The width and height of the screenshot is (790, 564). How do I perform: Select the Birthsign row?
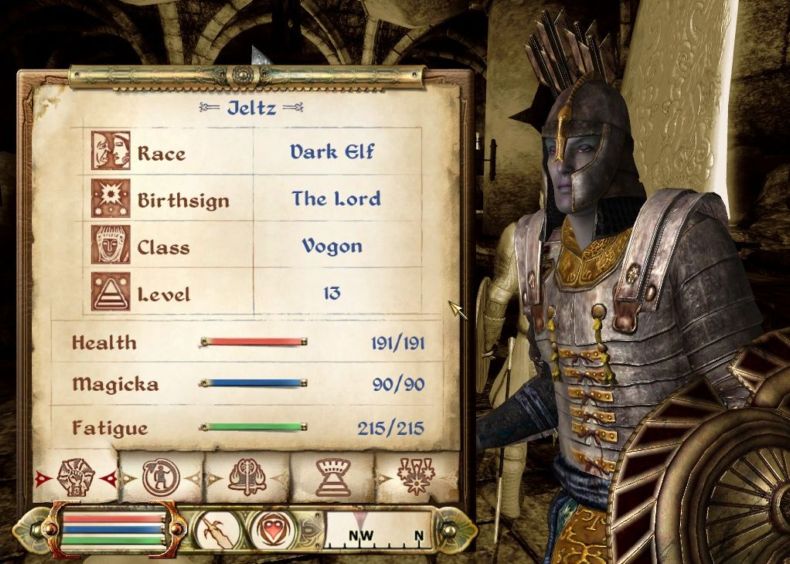[255, 199]
